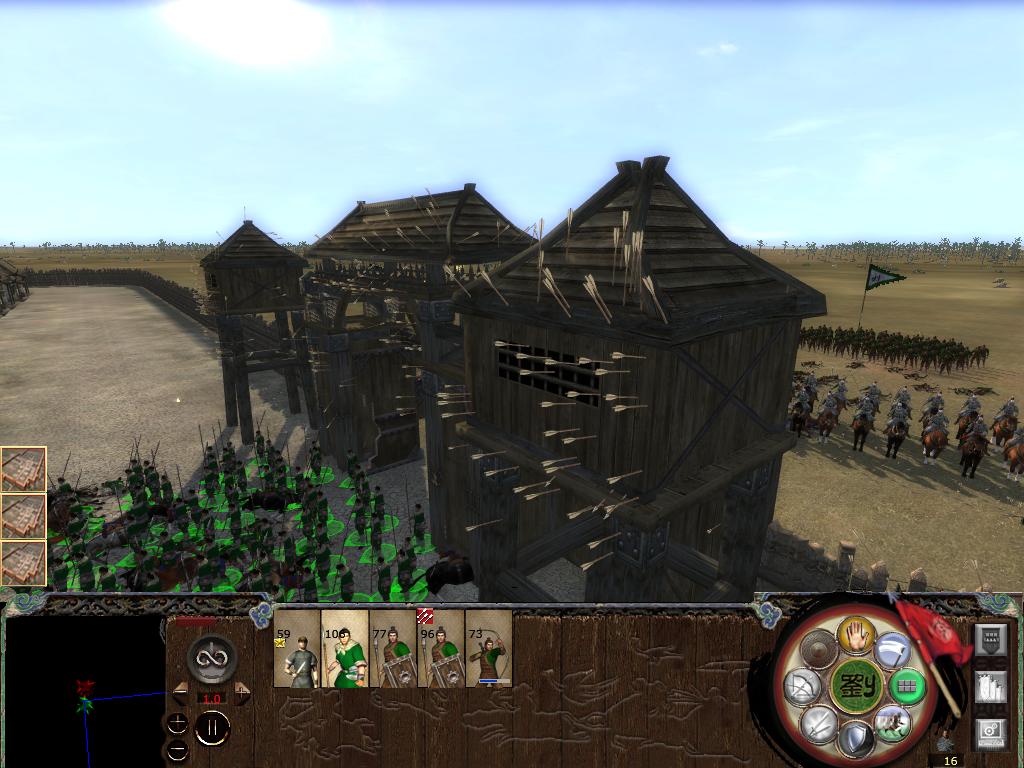Image resolution: width=1024 pixels, height=768 pixels.
Task: Toggle fire at will with the bow icon
Action: [803, 687]
